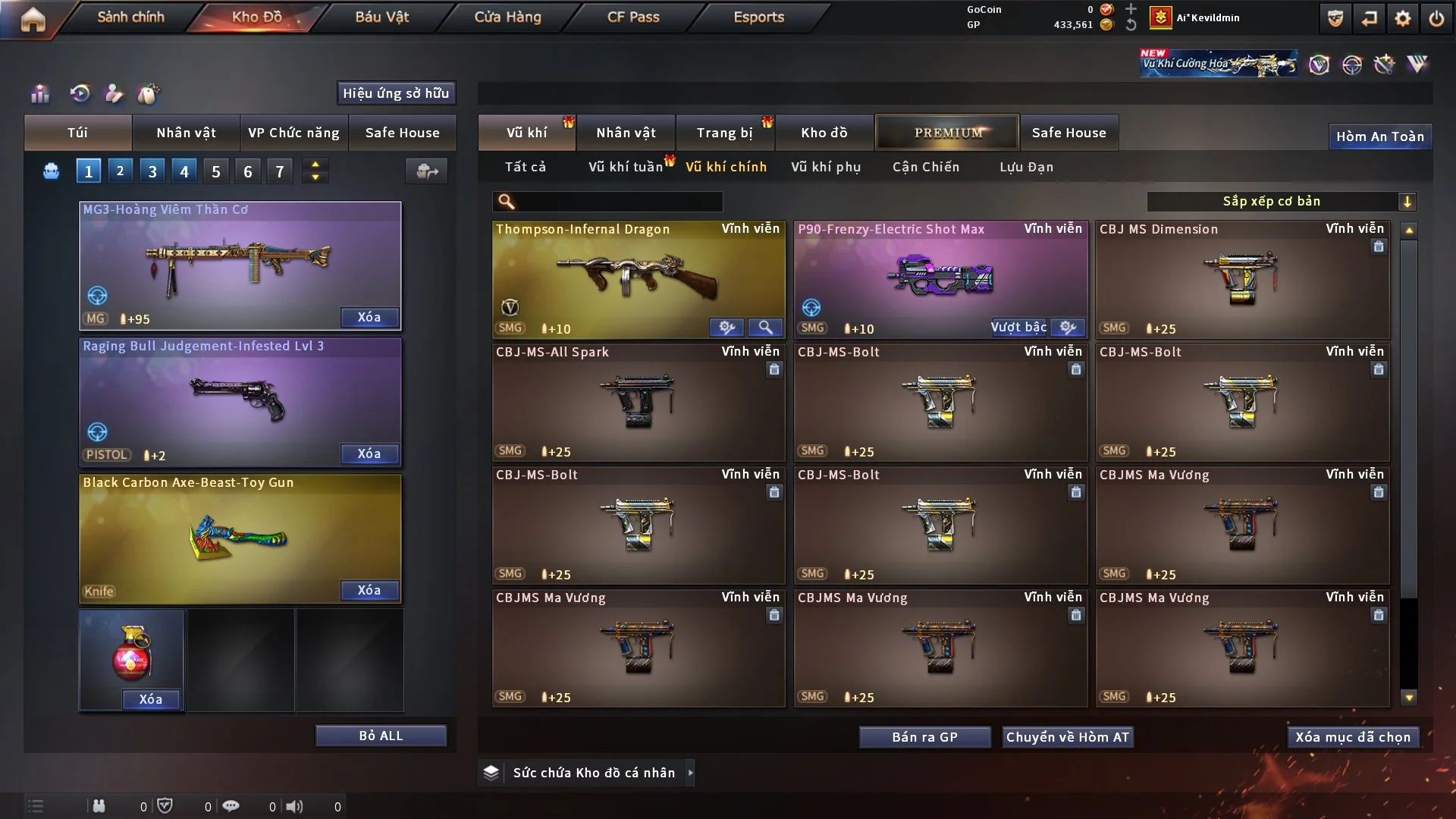Click the Vượt bậc upgrade button
Viewport: 1456px width, 819px height.
[1018, 328]
